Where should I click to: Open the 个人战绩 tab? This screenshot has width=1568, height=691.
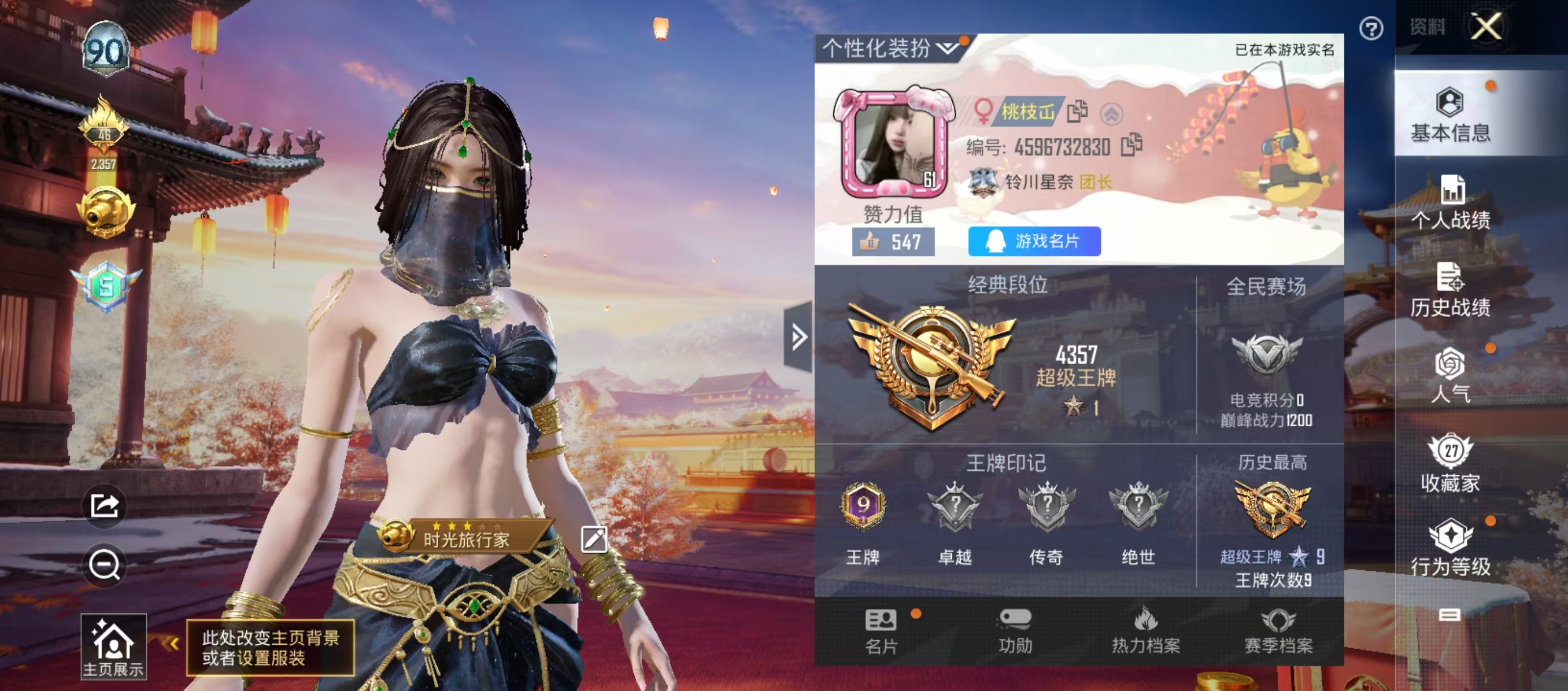click(x=1451, y=203)
